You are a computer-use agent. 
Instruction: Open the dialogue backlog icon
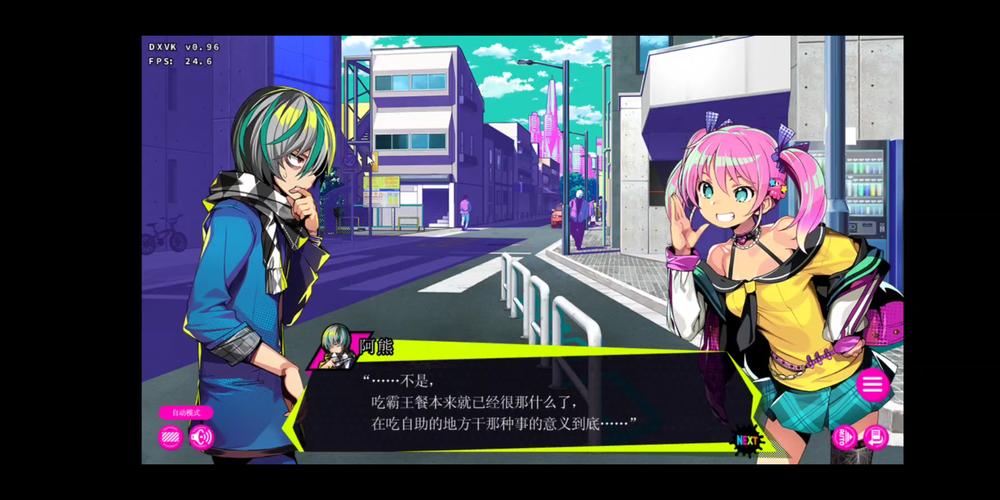click(876, 437)
